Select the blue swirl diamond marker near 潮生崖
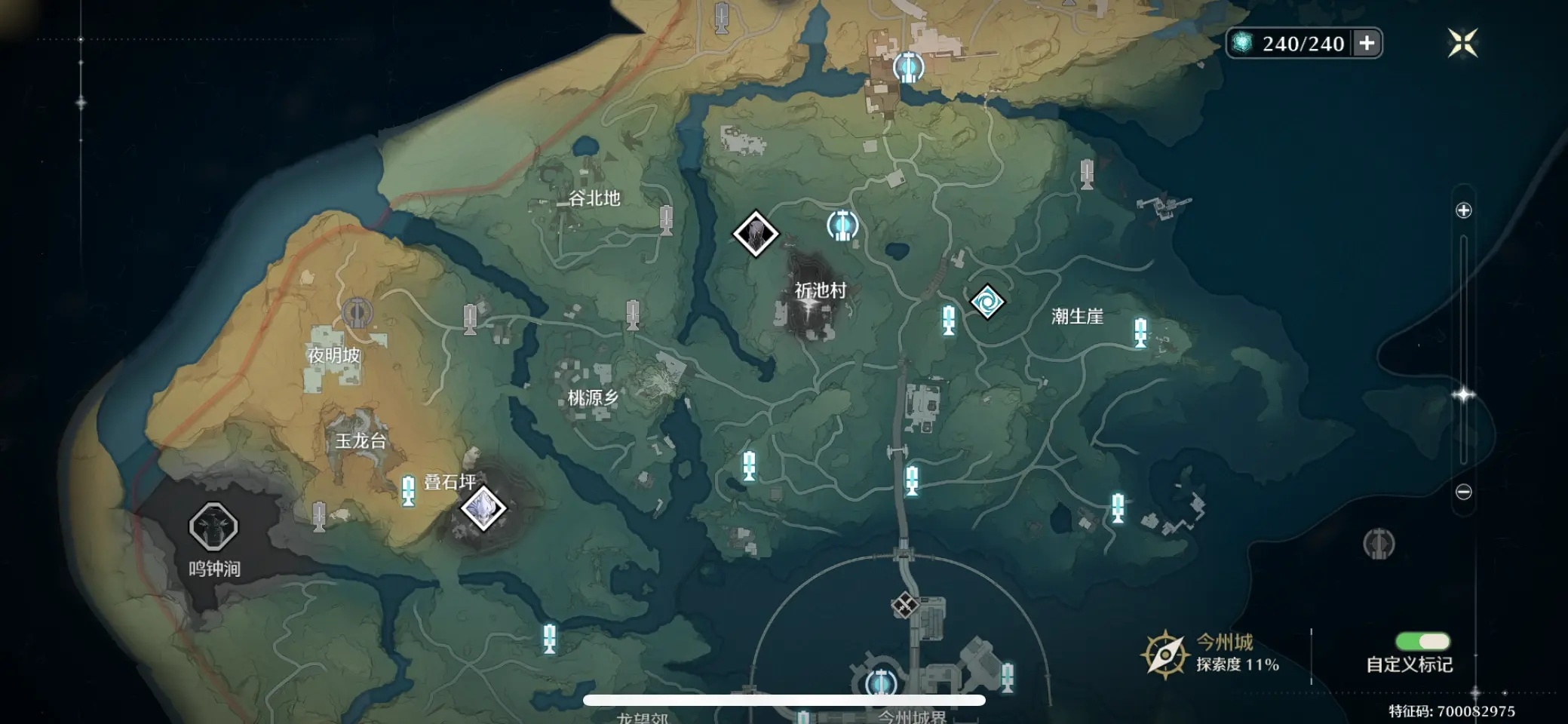Screen dimensions: 1568x724 tap(987, 302)
